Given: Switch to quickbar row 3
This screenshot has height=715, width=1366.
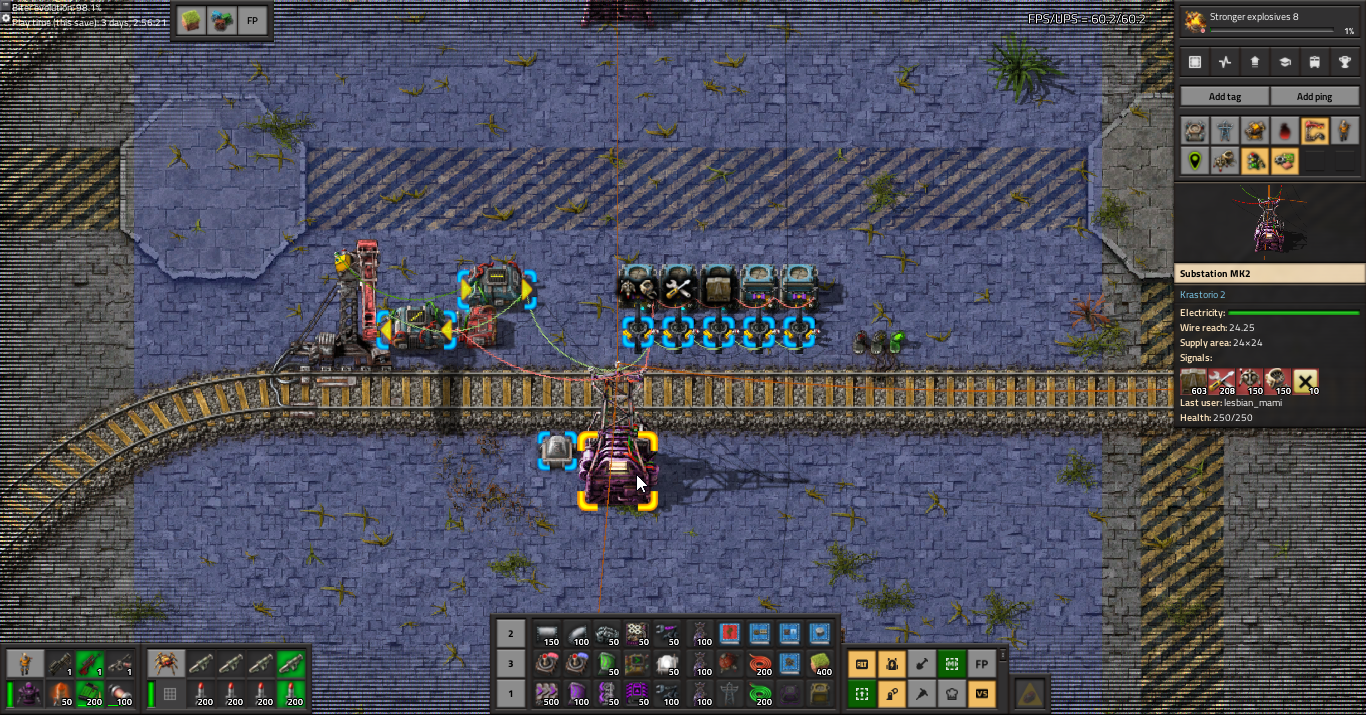Looking at the screenshot, I should pos(510,663).
